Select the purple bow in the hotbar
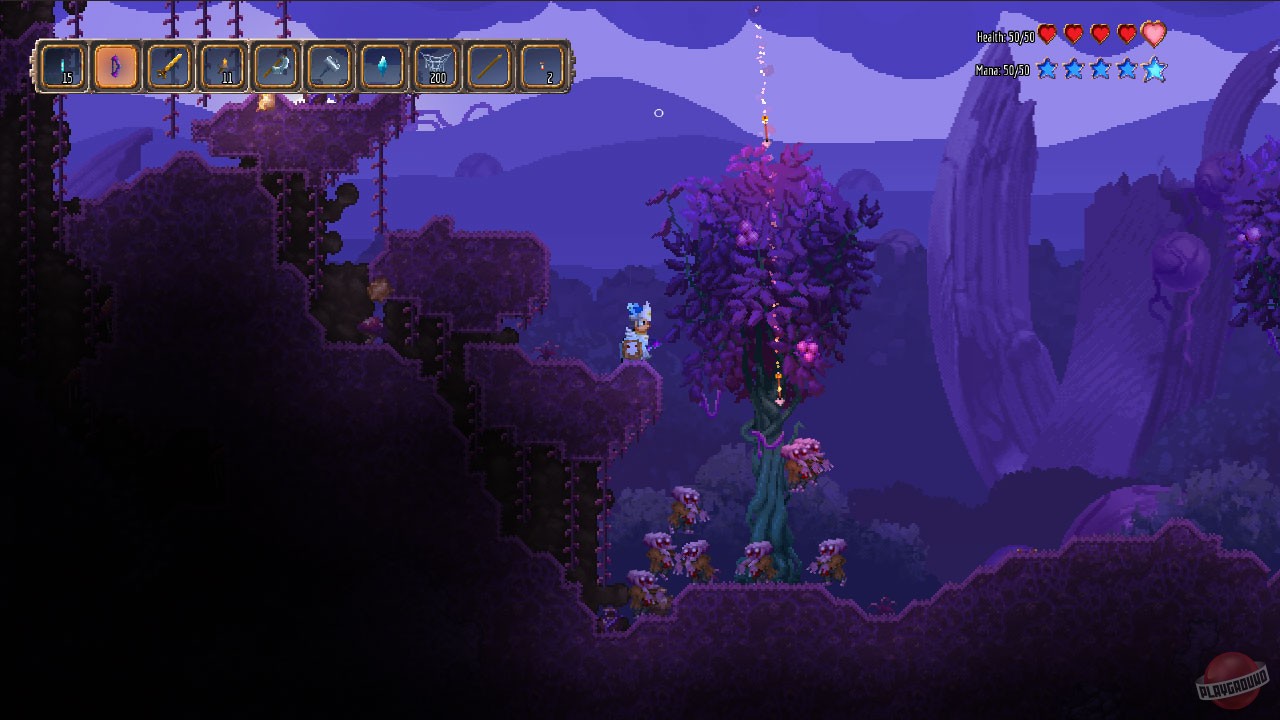 tap(116, 67)
